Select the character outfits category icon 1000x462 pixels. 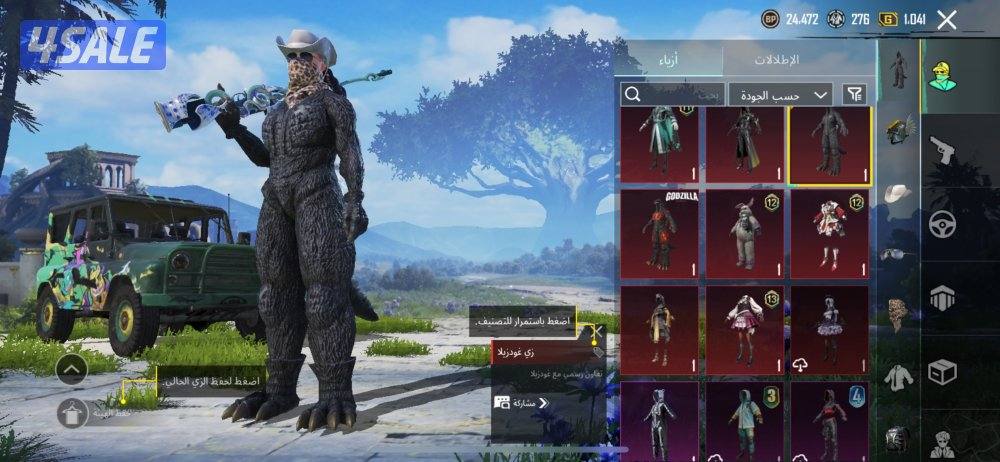943,77
